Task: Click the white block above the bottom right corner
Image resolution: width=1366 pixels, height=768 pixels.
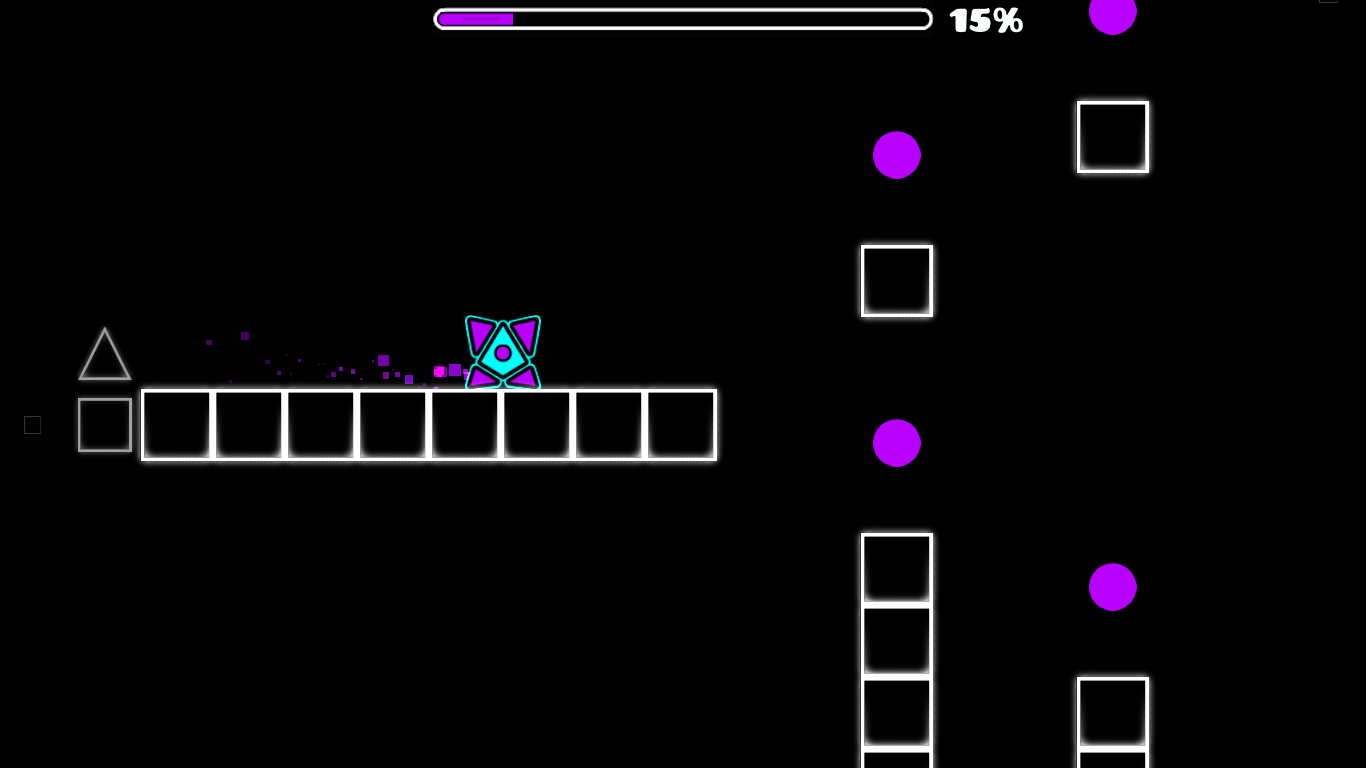Action: click(x=1112, y=713)
